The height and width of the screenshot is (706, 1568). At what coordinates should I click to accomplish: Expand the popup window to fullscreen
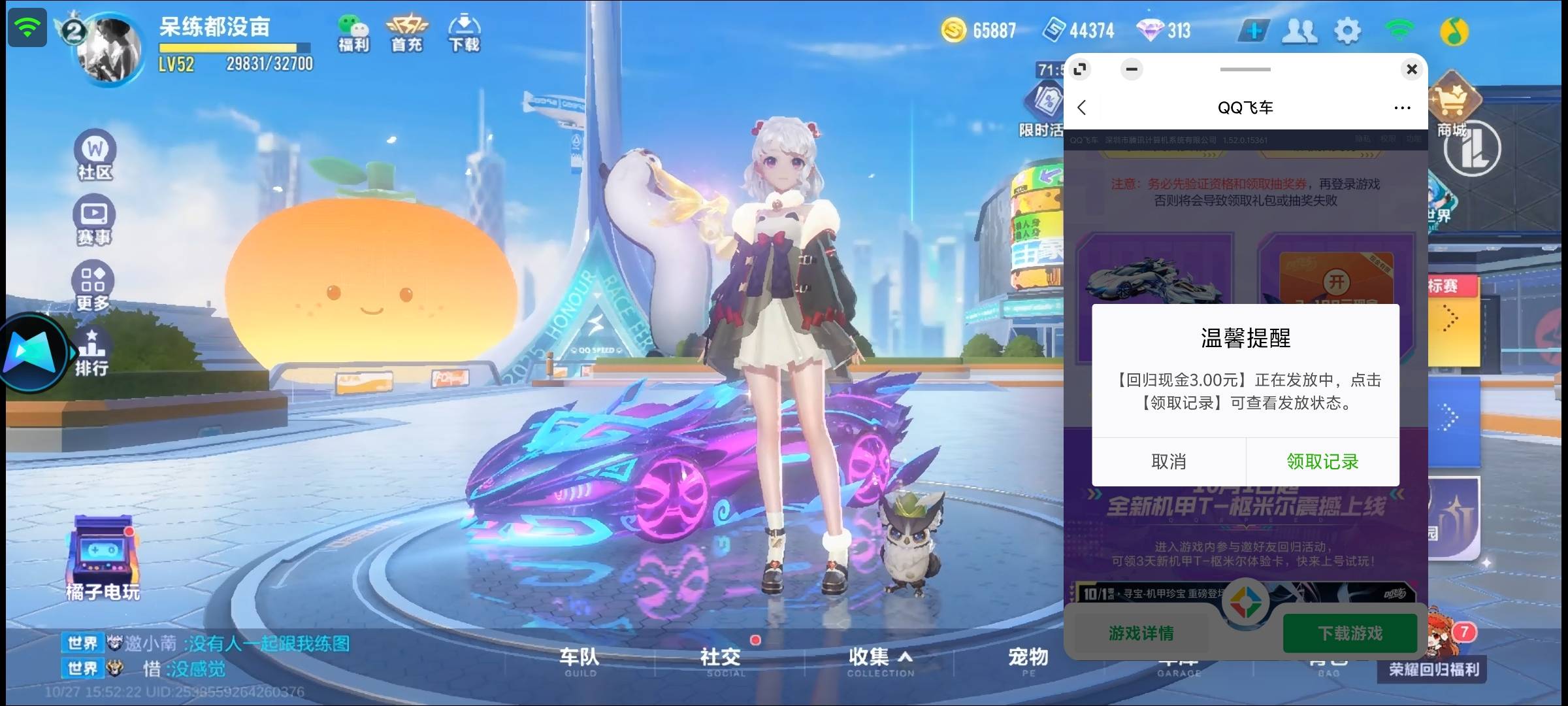[1080, 69]
